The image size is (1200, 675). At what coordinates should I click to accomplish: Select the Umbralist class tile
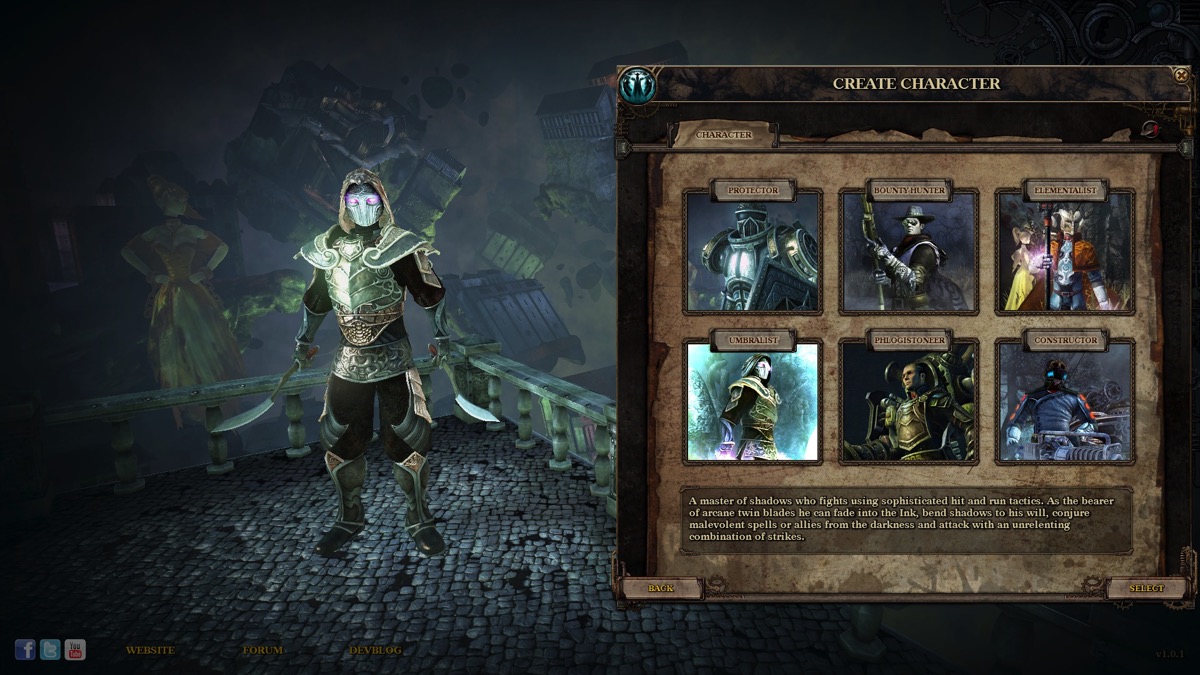point(752,402)
